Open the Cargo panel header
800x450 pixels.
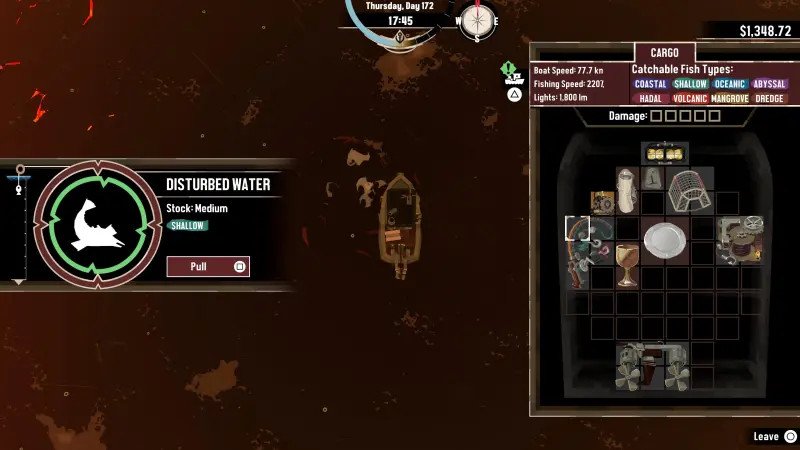pos(664,53)
